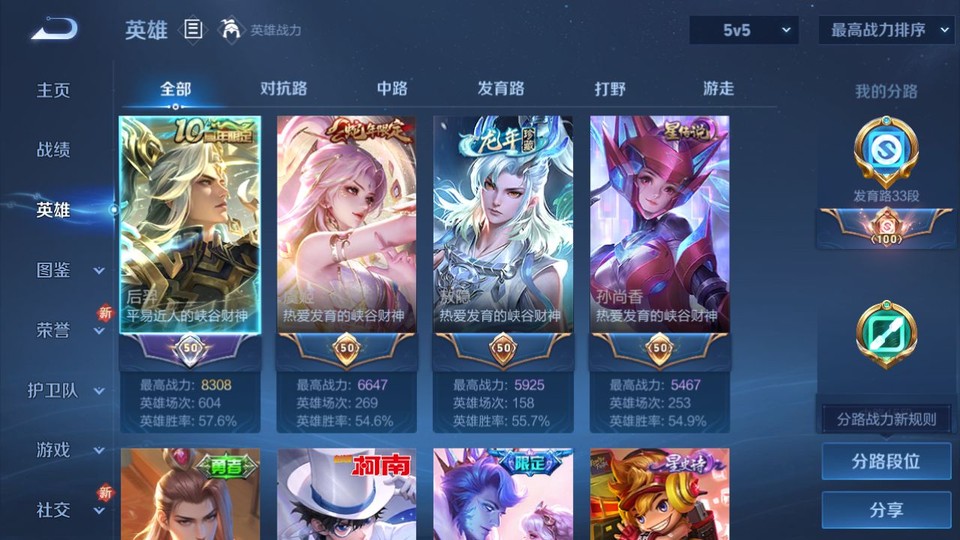Open the 最高战力排序 sorting dropdown
This screenshot has height=540, width=960.
888,30
